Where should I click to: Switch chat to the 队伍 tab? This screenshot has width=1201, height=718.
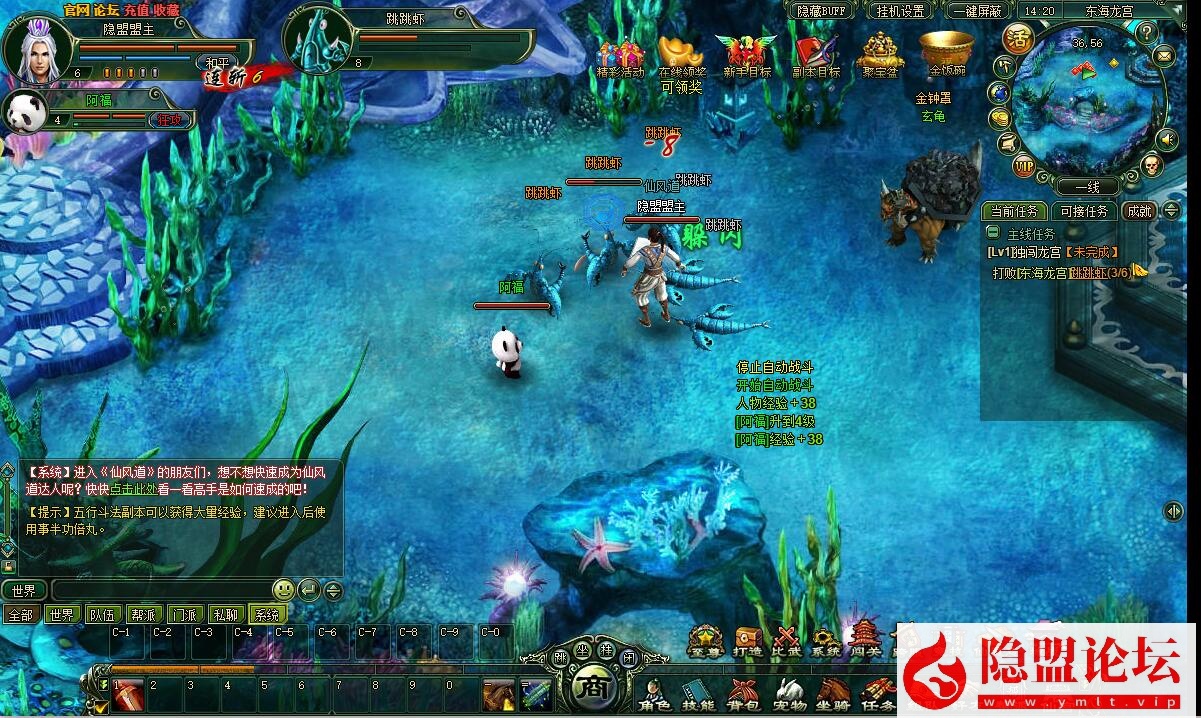click(103, 615)
